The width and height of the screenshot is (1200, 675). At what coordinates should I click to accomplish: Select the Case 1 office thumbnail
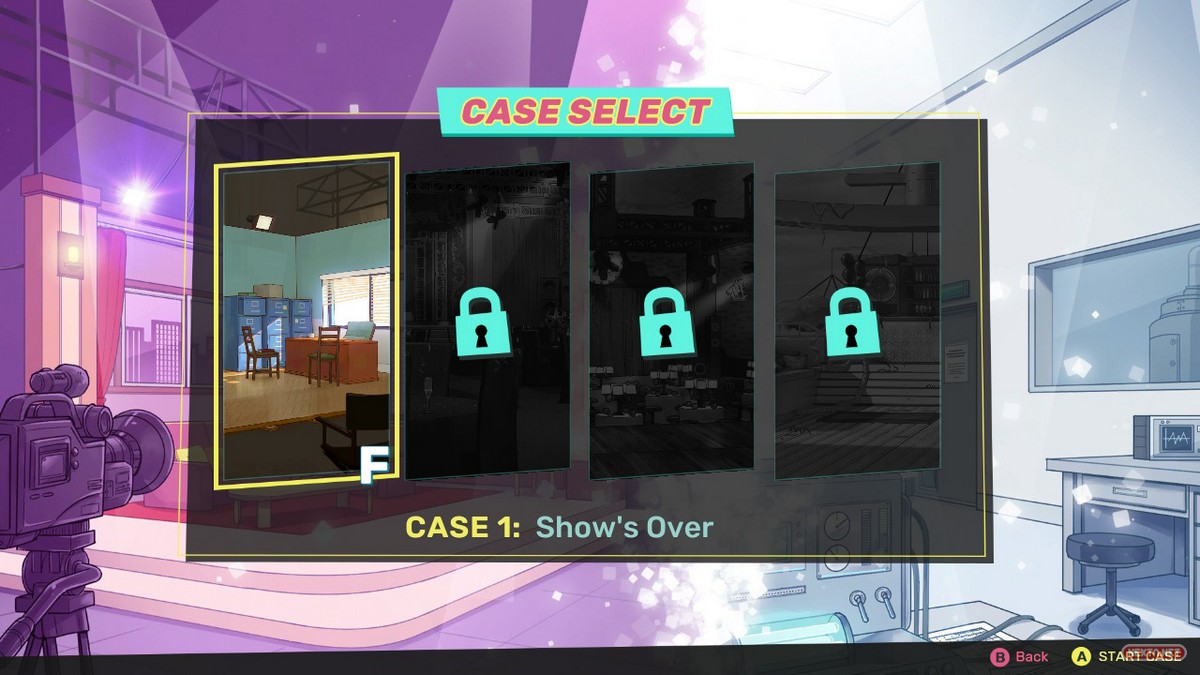pos(307,320)
